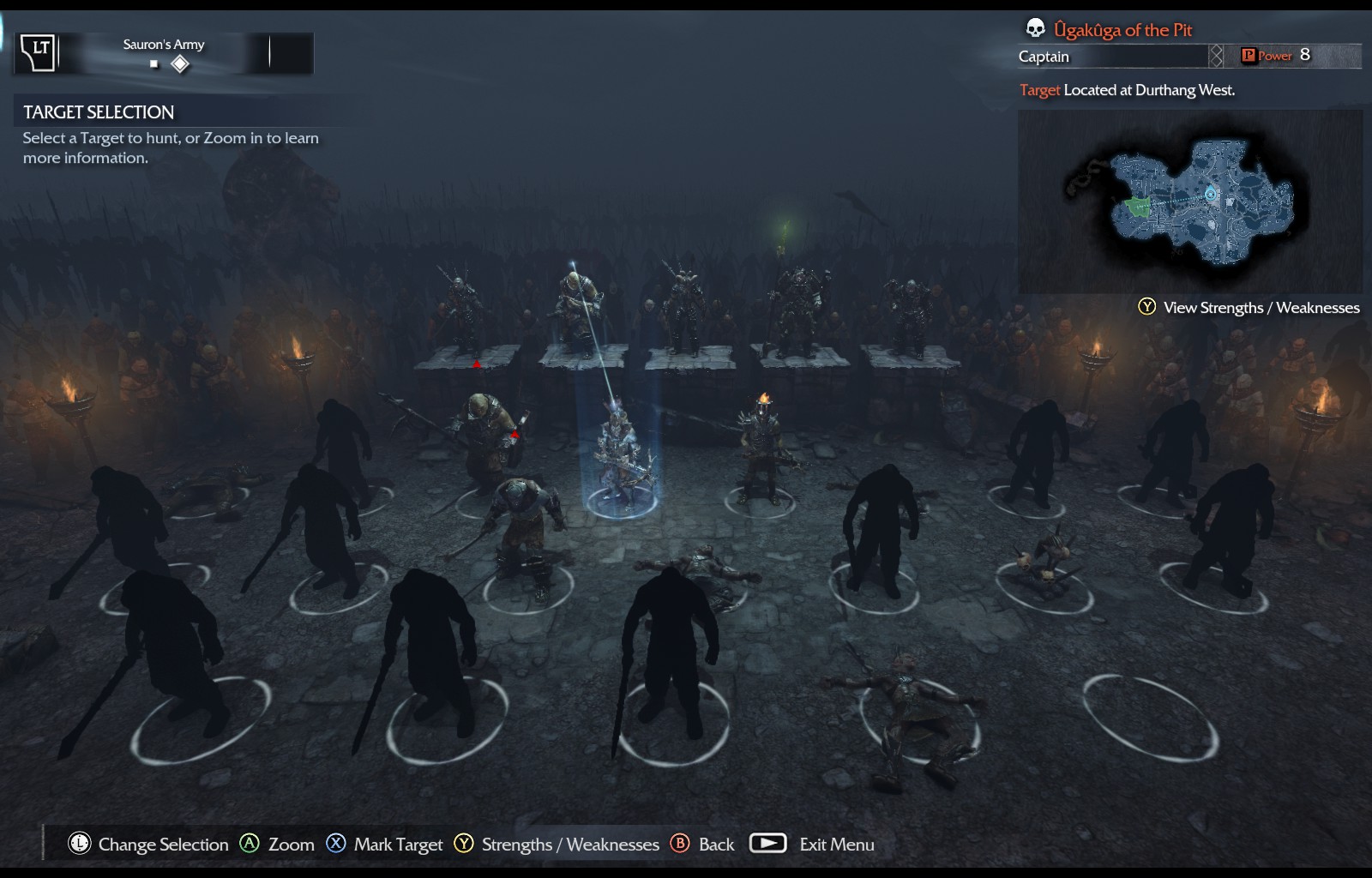Open the Durthang West minimap
Screen dimensions: 1372x878
(1189, 201)
